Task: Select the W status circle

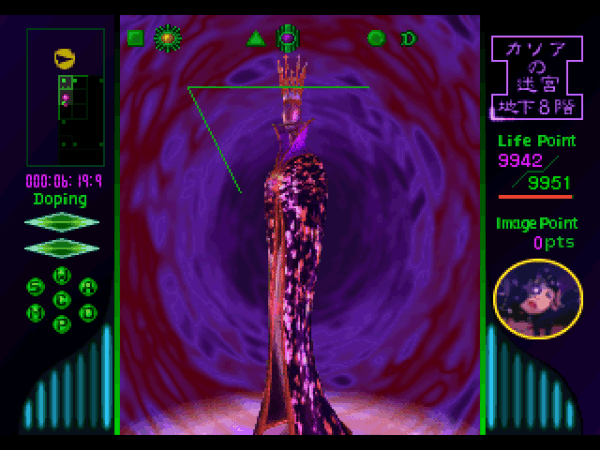Action: tap(62, 276)
